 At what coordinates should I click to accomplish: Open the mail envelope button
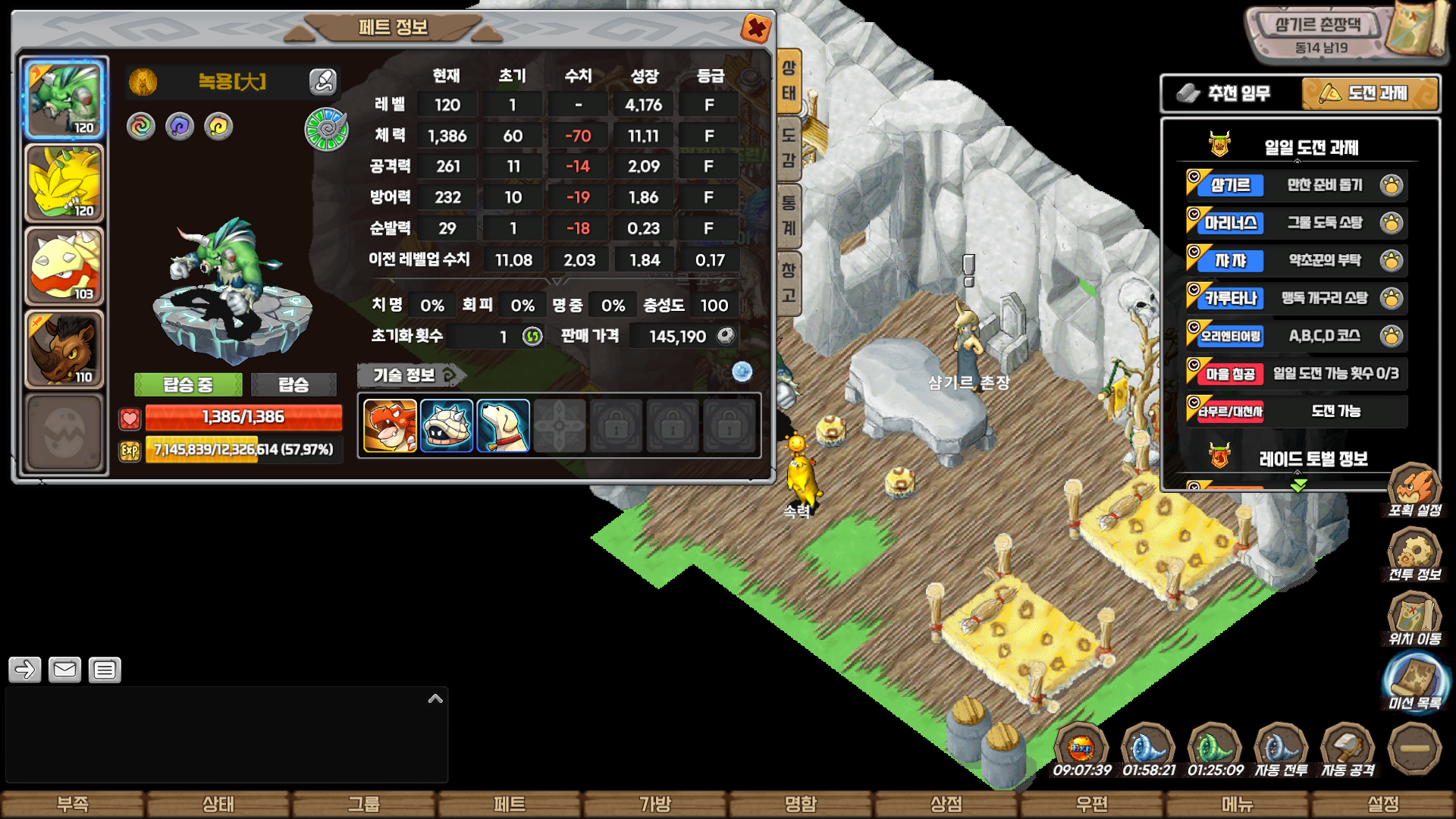[x=64, y=670]
